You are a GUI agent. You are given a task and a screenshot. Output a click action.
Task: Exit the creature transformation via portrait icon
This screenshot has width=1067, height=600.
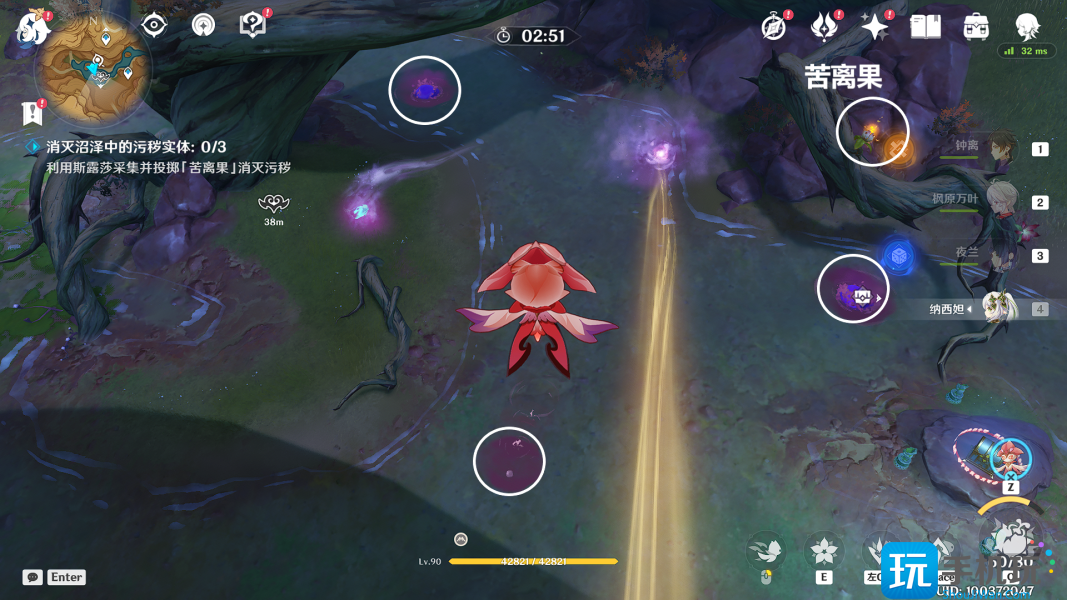tap(1011, 458)
